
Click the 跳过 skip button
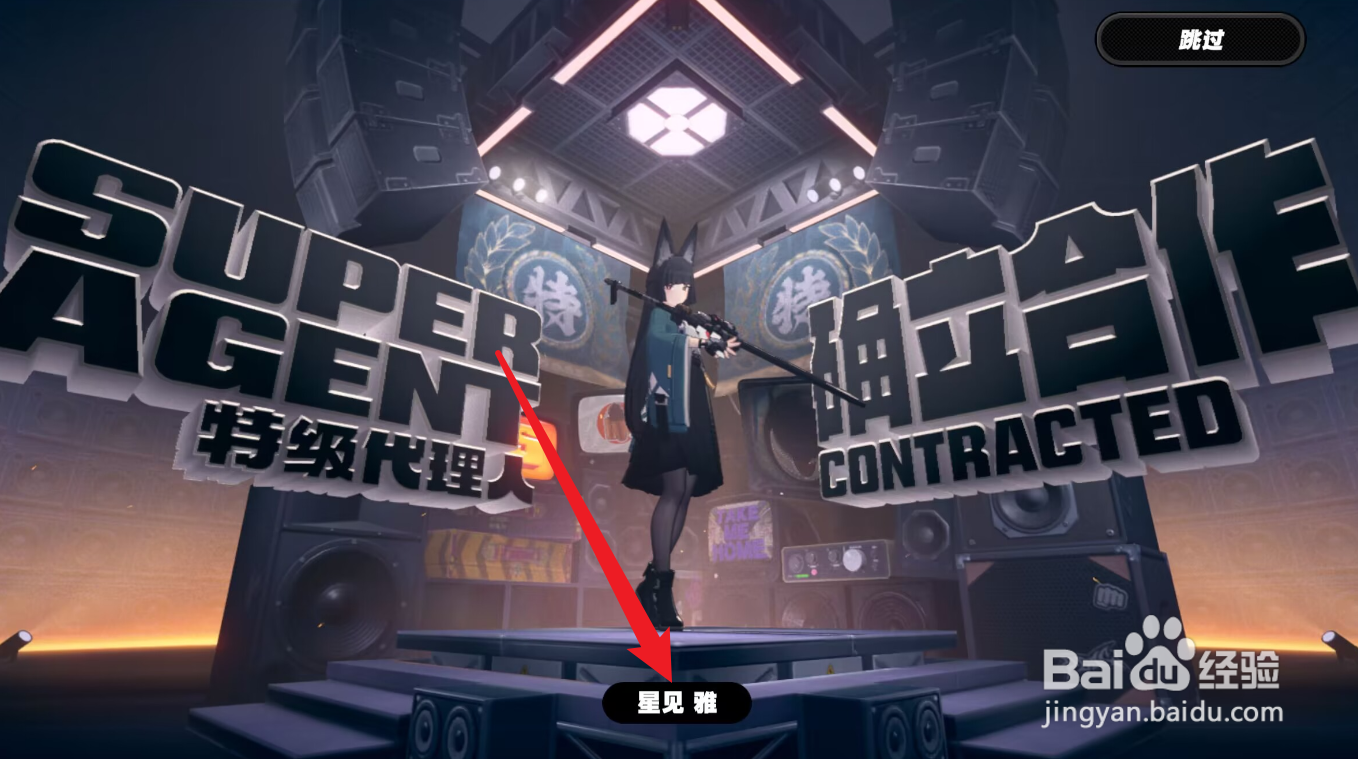(1197, 40)
